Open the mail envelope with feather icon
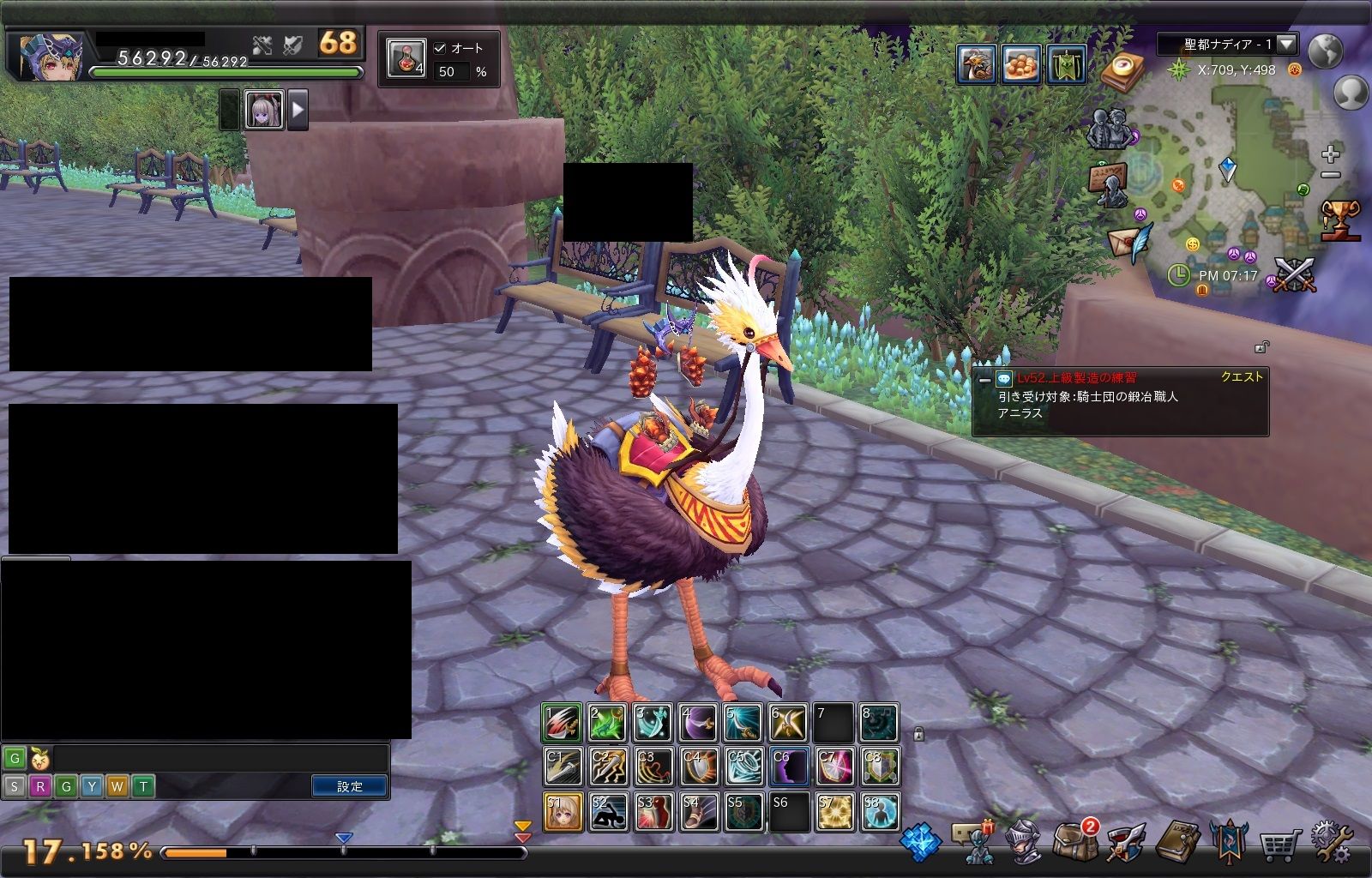Screen dimensions: 1372x878 (x=1128, y=243)
